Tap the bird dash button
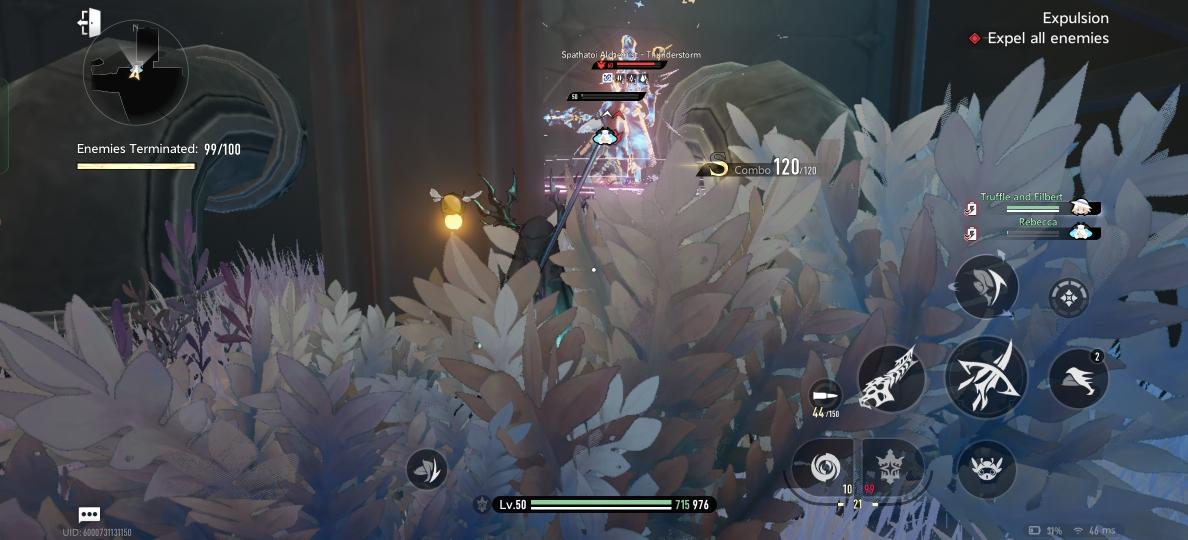1188x540 pixels. pyautogui.click(x=1078, y=378)
